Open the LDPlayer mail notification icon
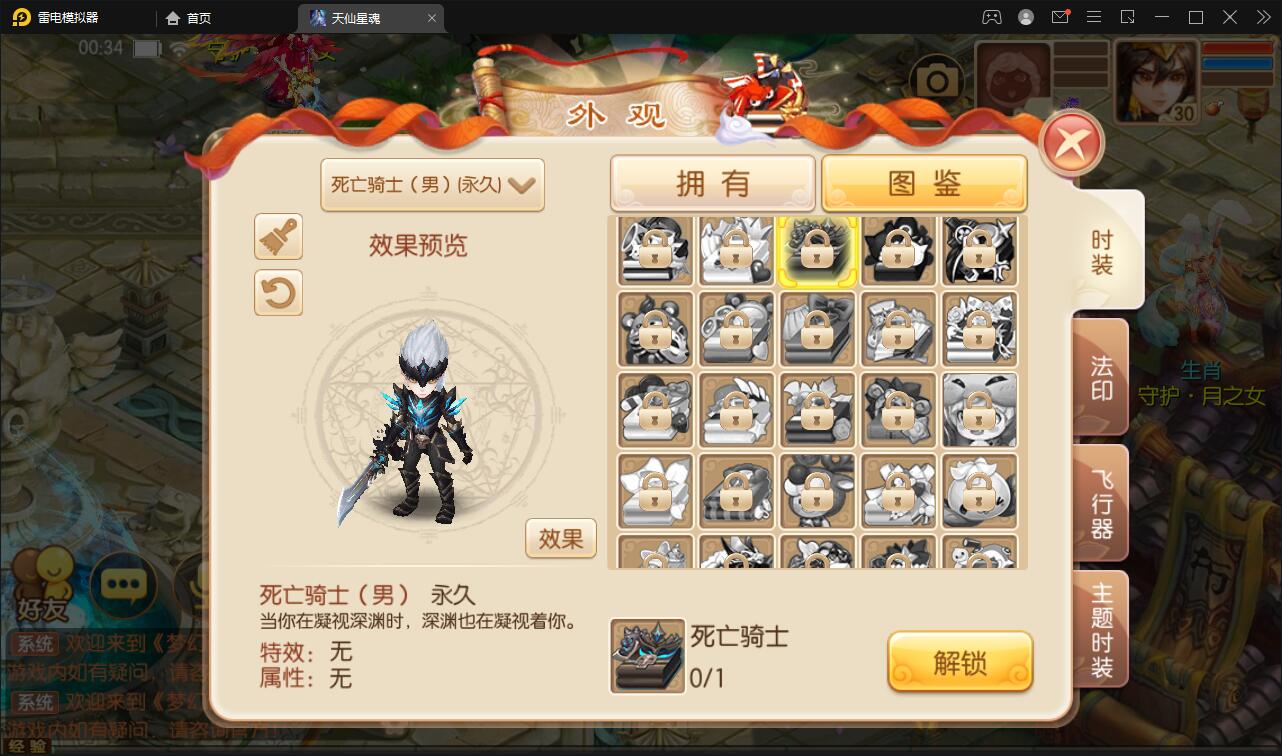Image resolution: width=1282 pixels, height=756 pixels. coord(1060,17)
